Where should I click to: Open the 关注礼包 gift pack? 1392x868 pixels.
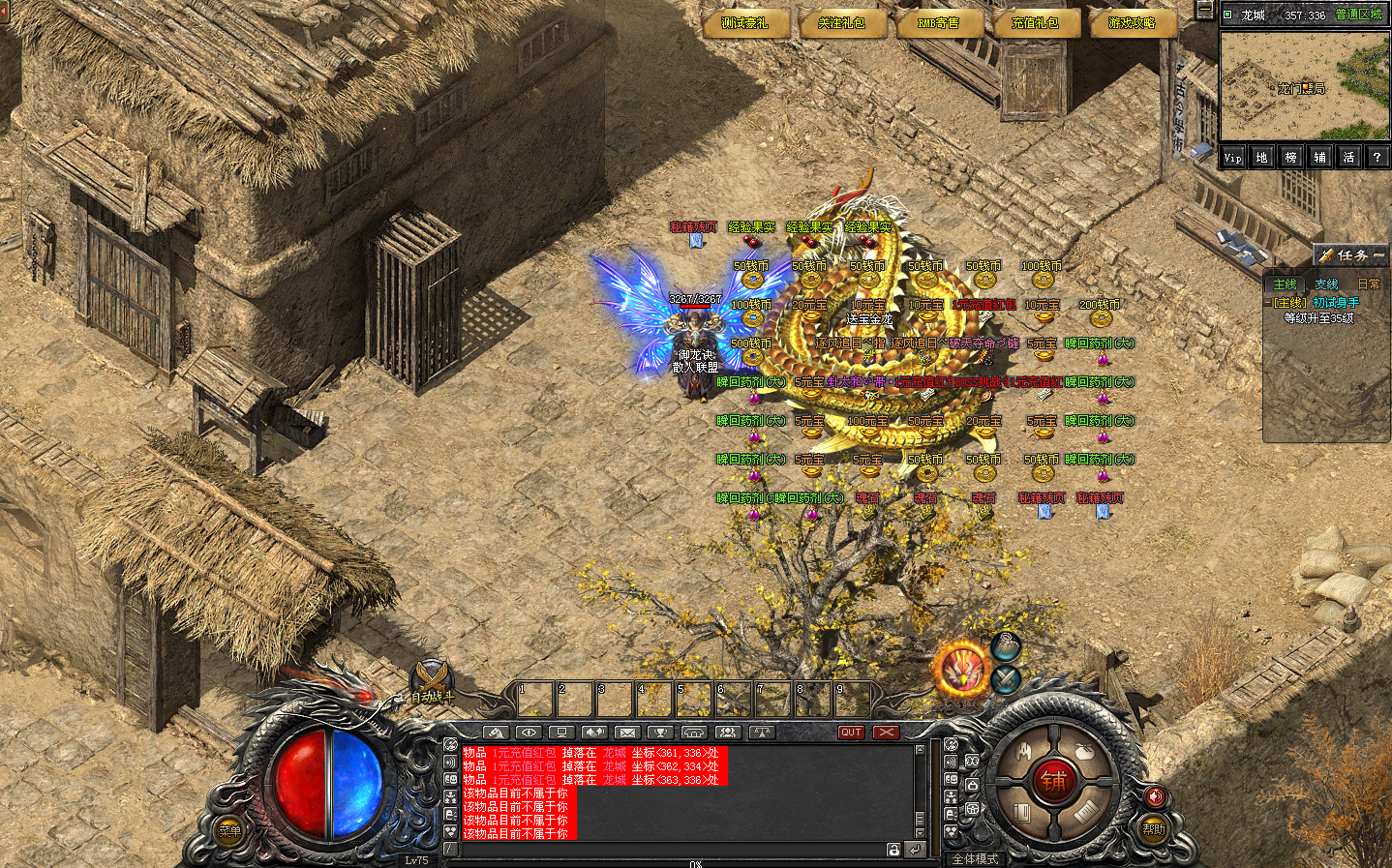click(x=841, y=23)
